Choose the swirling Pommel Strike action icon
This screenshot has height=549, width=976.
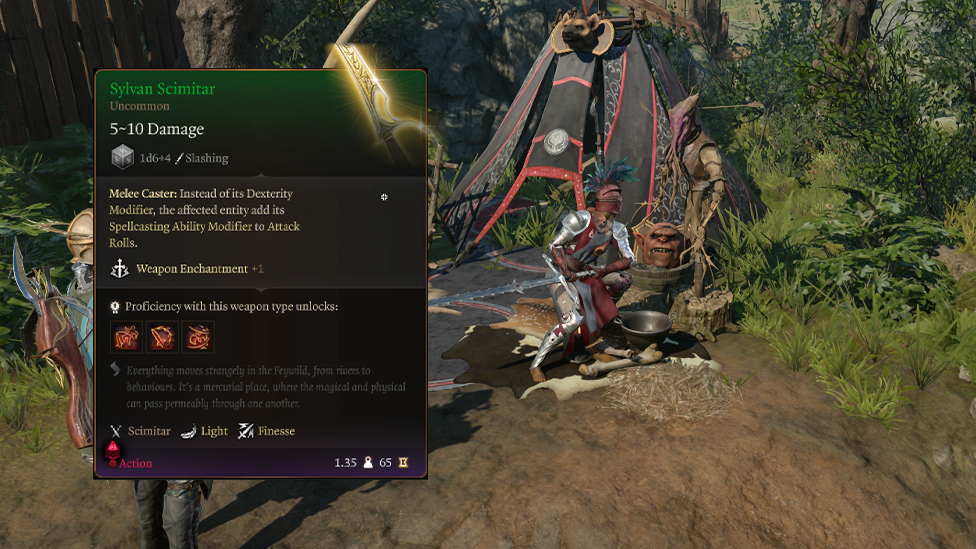[198, 336]
